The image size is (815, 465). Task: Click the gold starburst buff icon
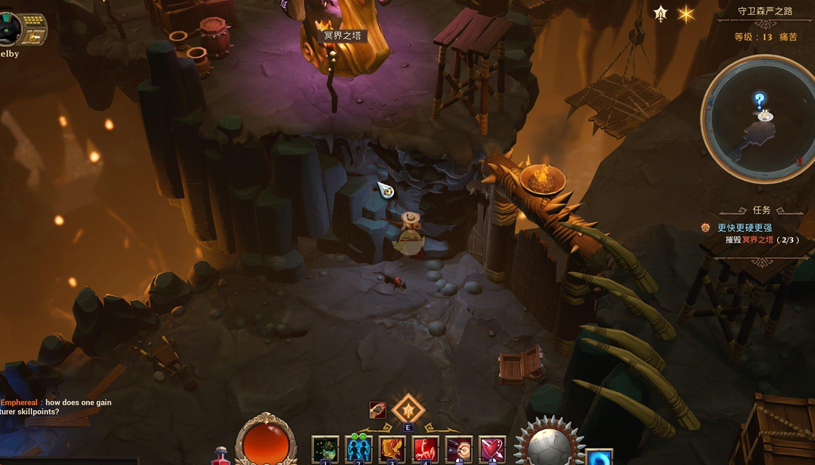pos(686,14)
